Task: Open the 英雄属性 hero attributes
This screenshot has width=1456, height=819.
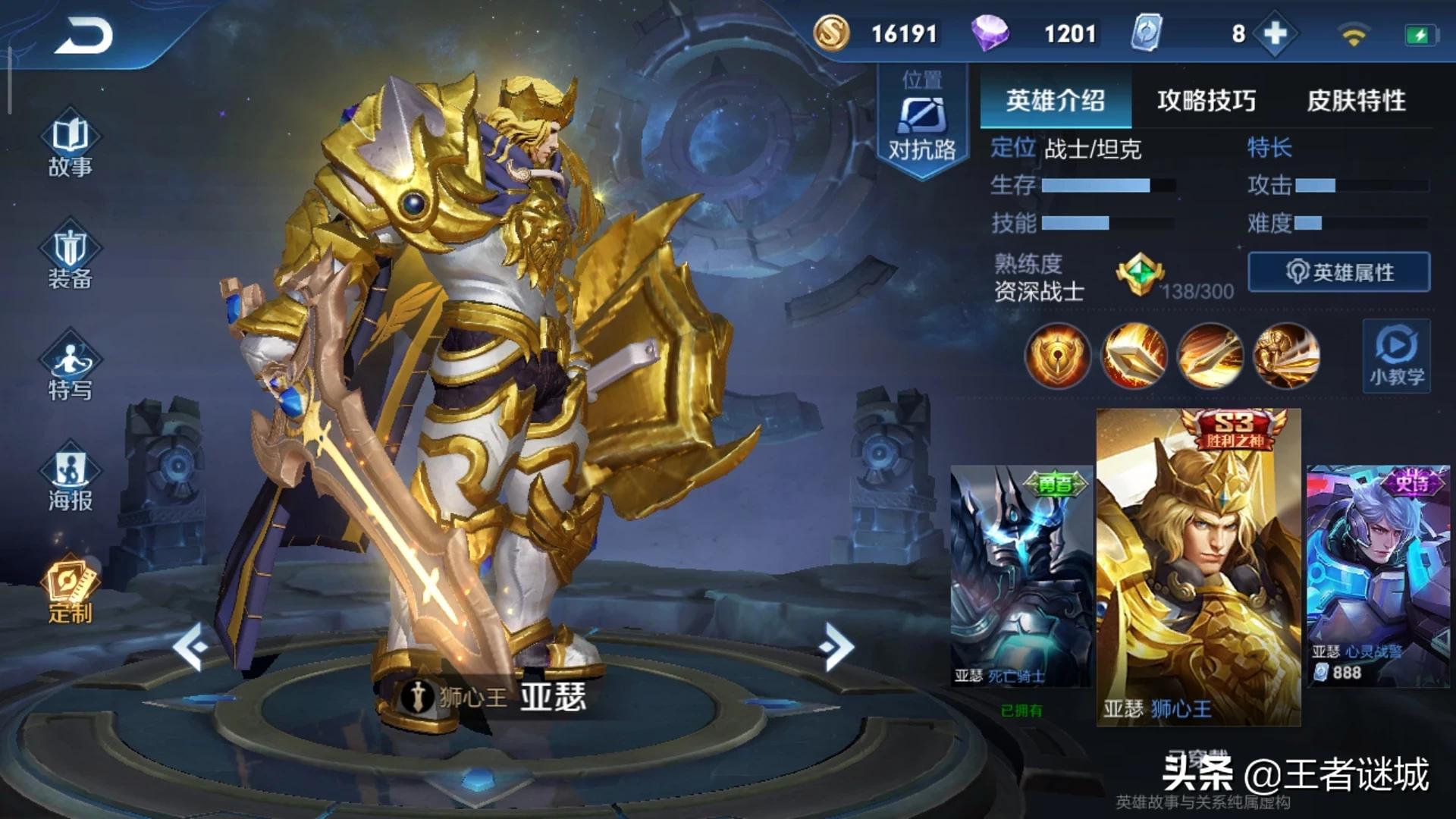Action: (1339, 272)
